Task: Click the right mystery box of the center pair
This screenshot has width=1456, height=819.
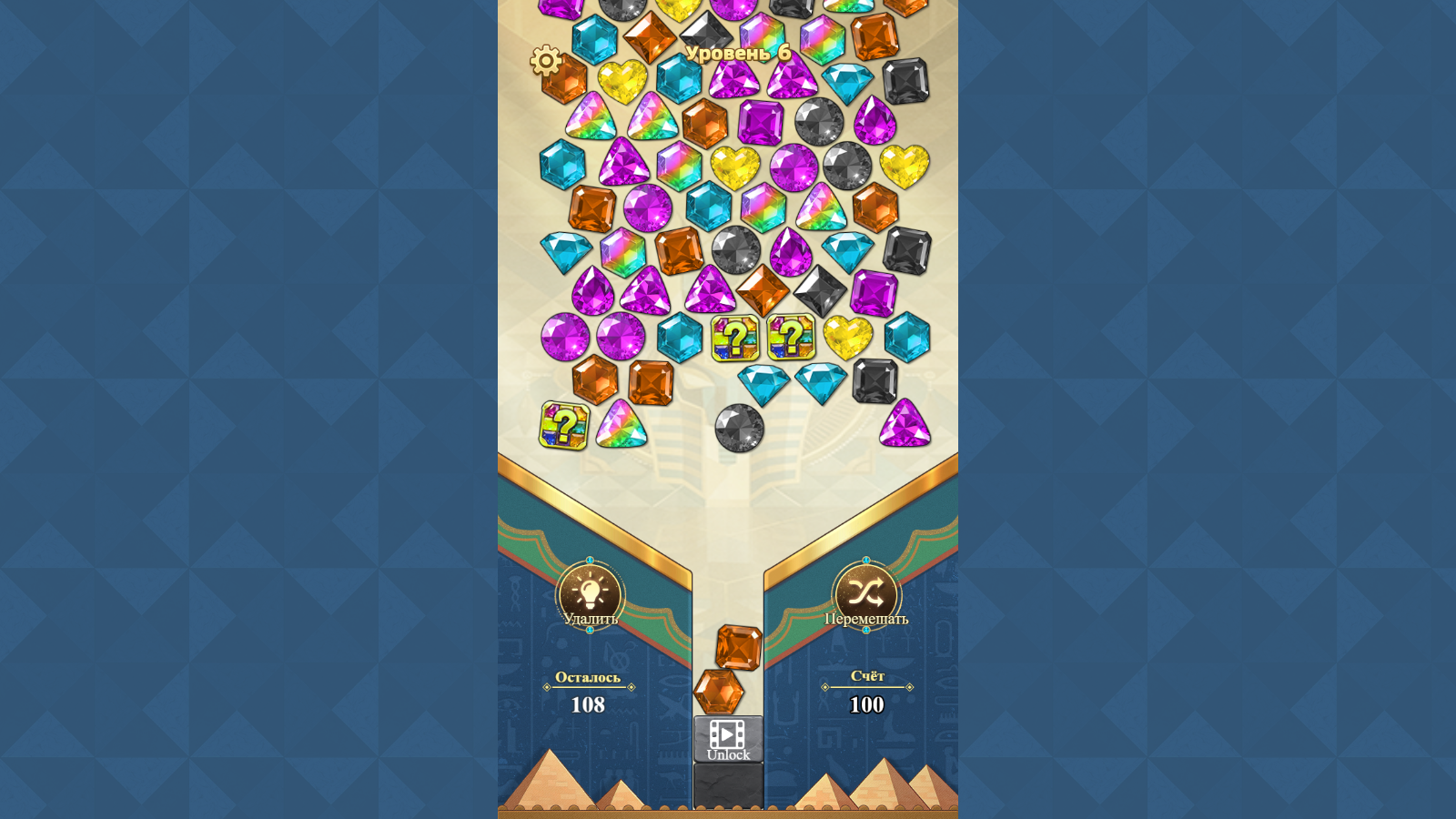Action: [x=791, y=338]
